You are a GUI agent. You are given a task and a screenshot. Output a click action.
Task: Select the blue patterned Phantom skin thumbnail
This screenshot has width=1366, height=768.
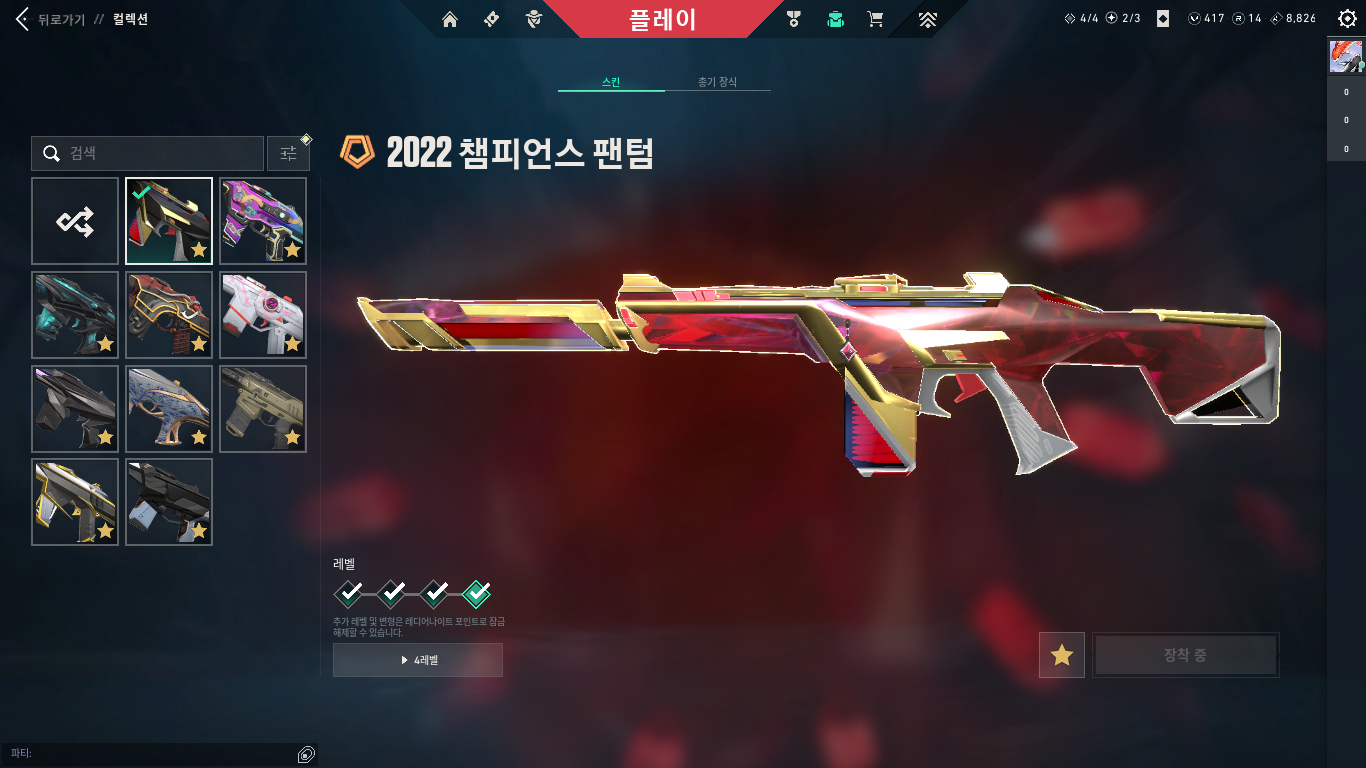[x=169, y=409]
